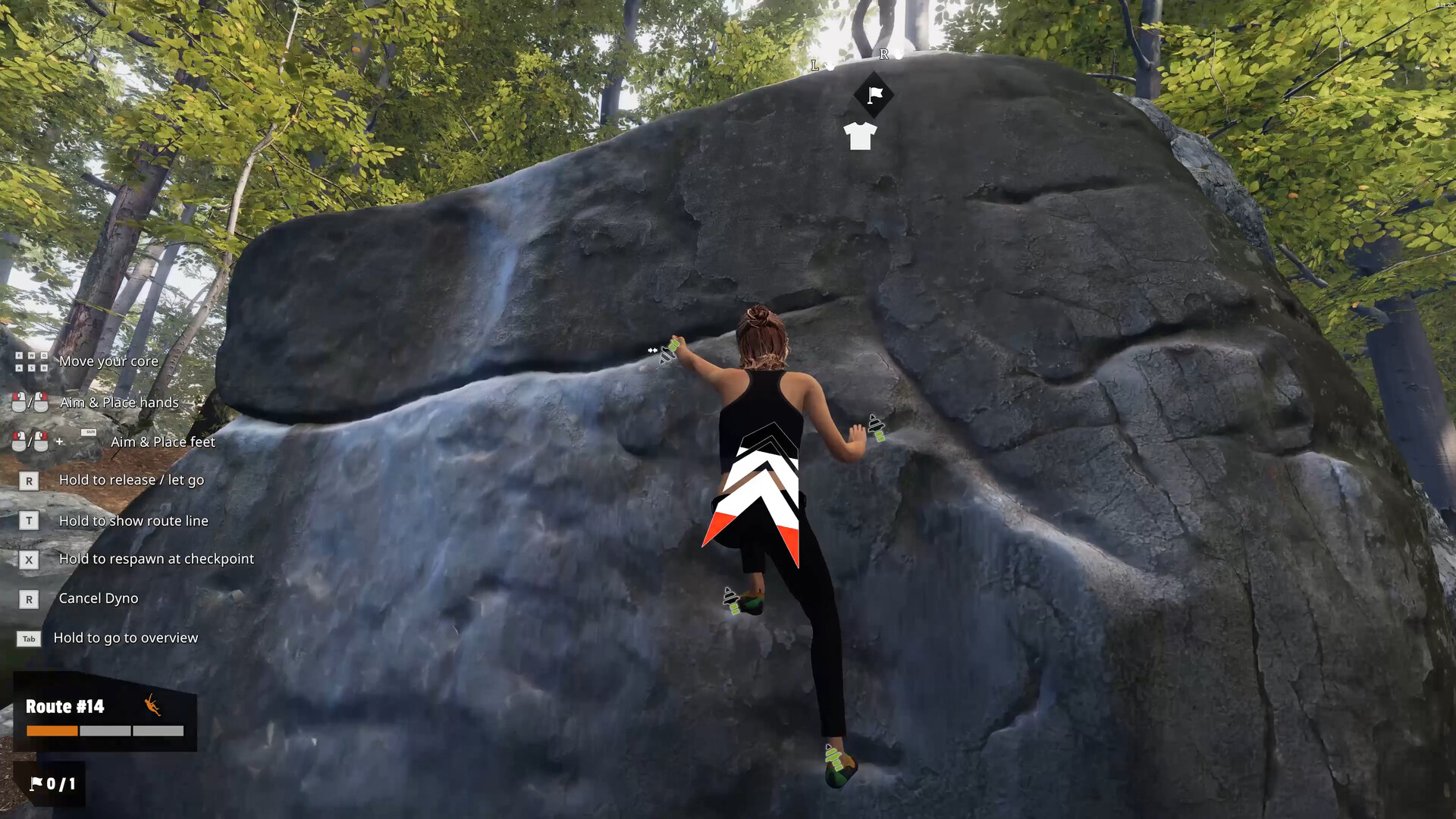Screen dimensions: 1456x819
Task: Click the Tab key hint for overview
Action: point(29,639)
